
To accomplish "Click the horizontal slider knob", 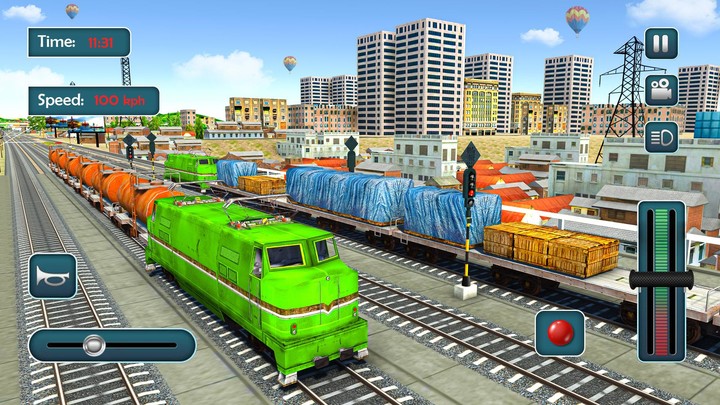I will (94, 345).
